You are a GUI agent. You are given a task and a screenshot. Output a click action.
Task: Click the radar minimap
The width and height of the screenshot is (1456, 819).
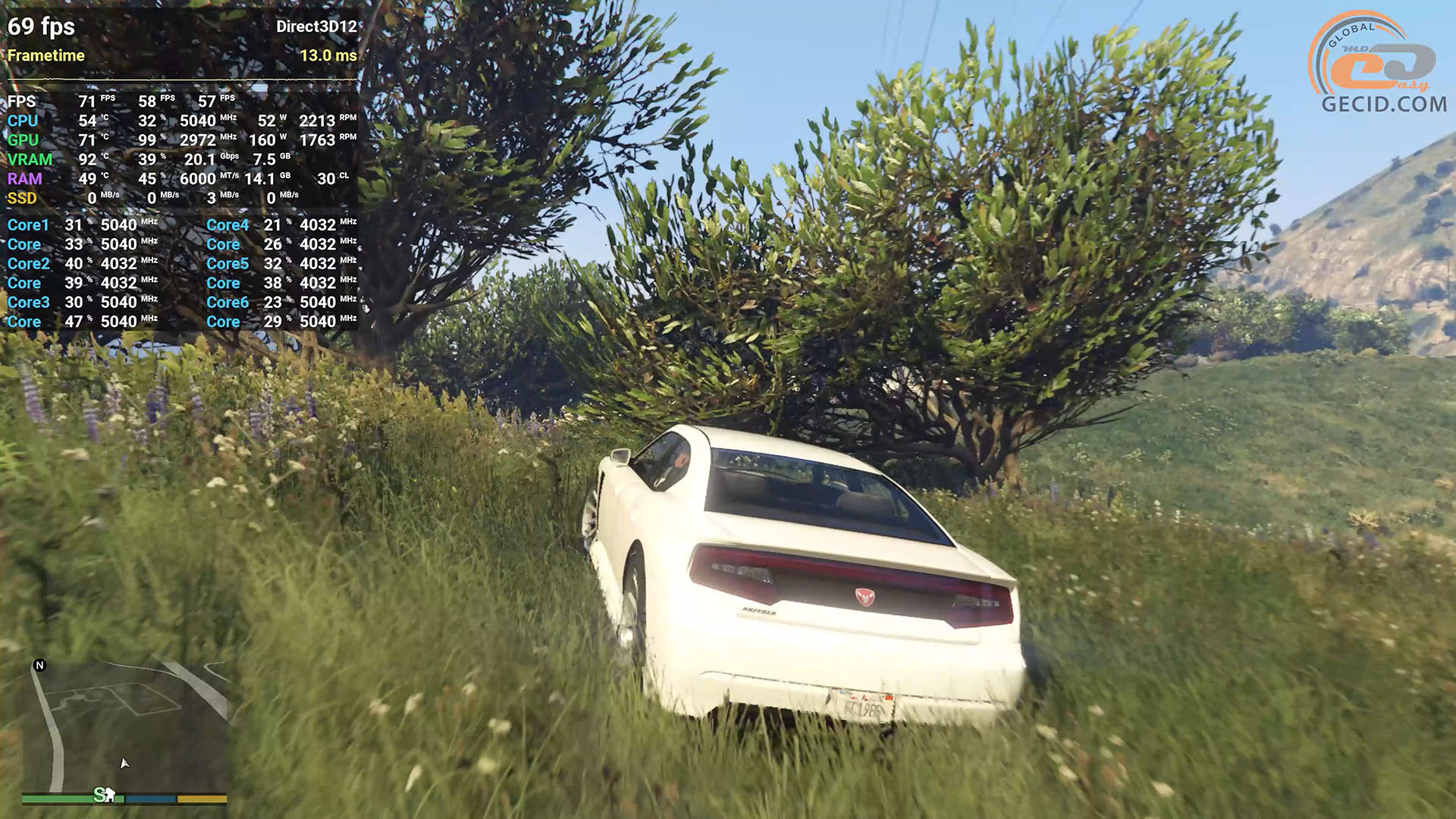pyautogui.click(x=125, y=726)
